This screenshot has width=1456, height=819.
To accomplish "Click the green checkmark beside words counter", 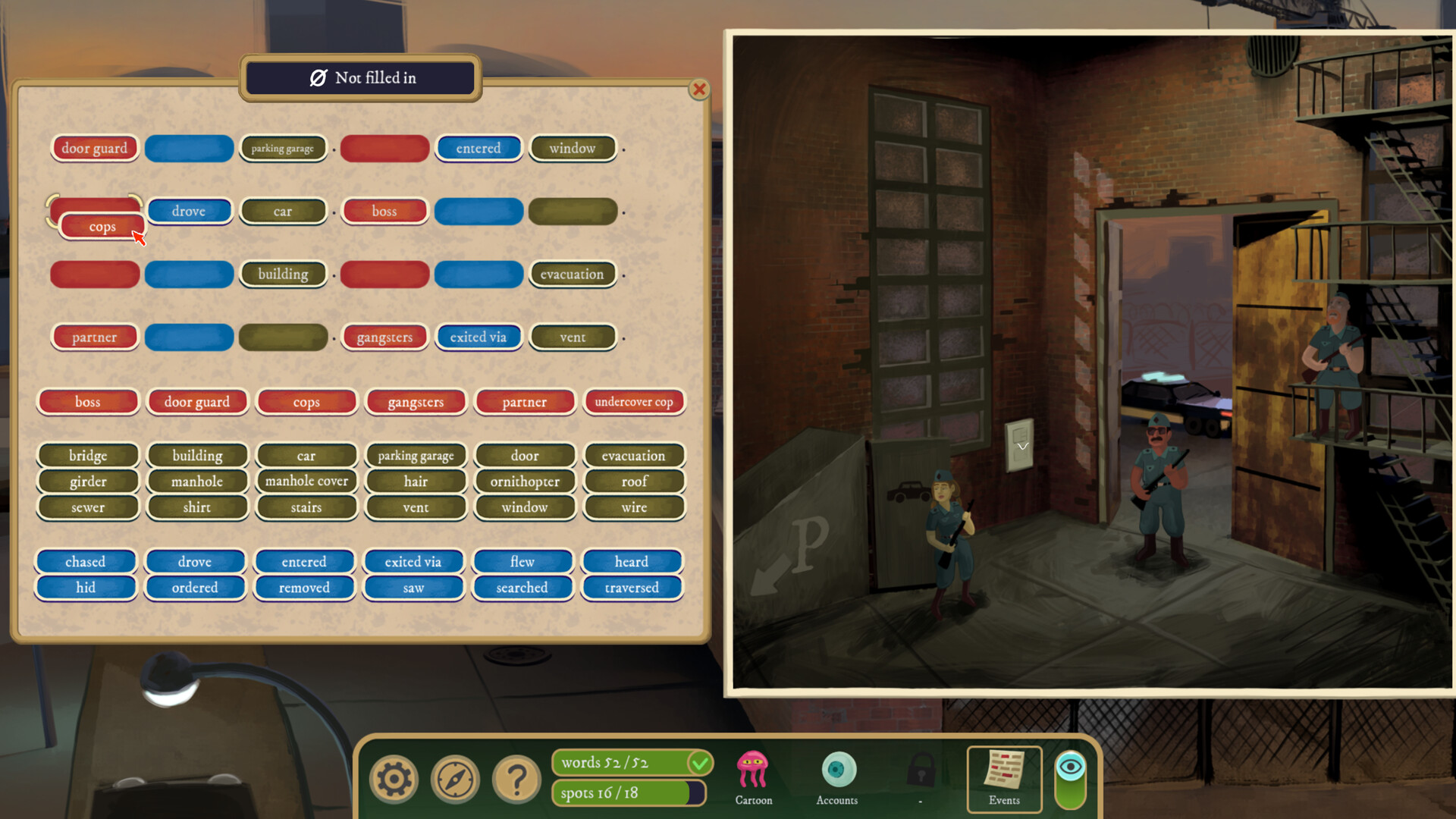I will click(699, 763).
